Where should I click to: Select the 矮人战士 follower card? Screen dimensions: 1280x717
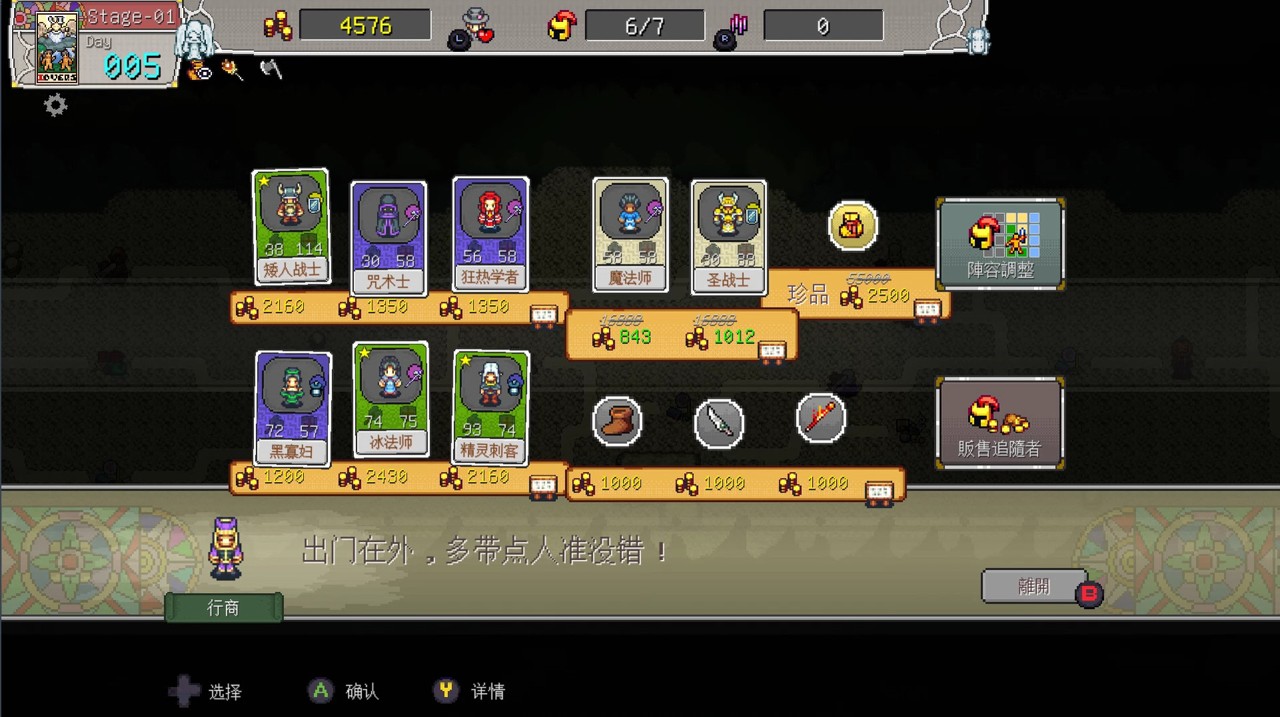click(291, 226)
